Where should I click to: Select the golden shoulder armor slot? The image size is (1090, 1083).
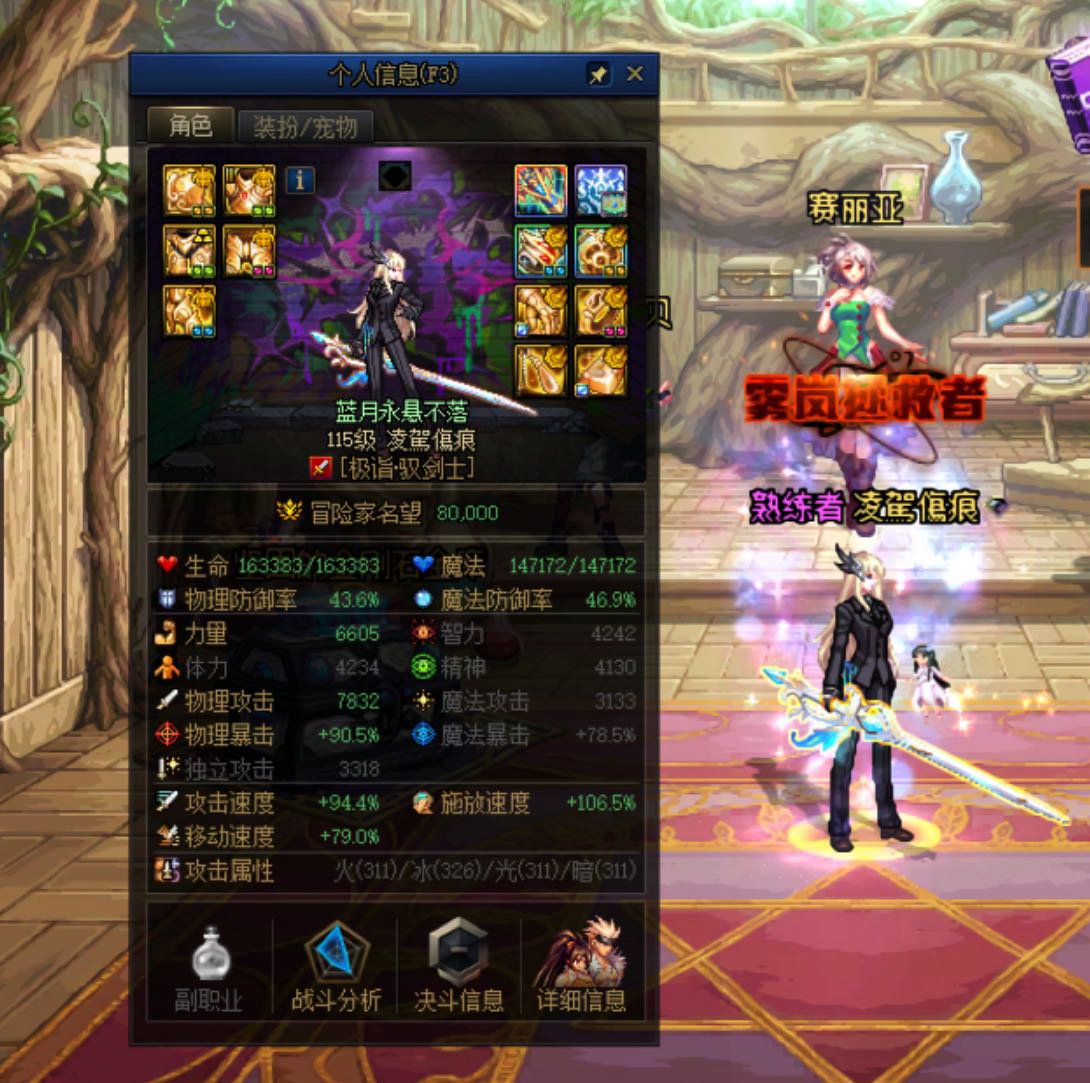(x=189, y=191)
